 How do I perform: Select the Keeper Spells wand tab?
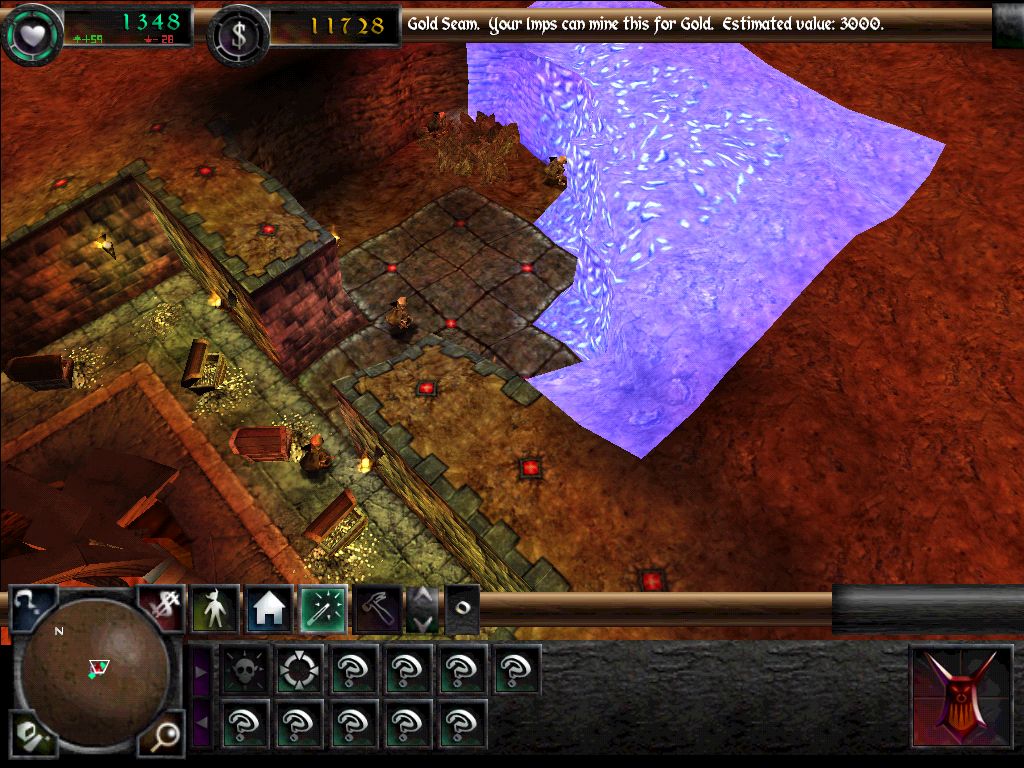[x=323, y=608]
